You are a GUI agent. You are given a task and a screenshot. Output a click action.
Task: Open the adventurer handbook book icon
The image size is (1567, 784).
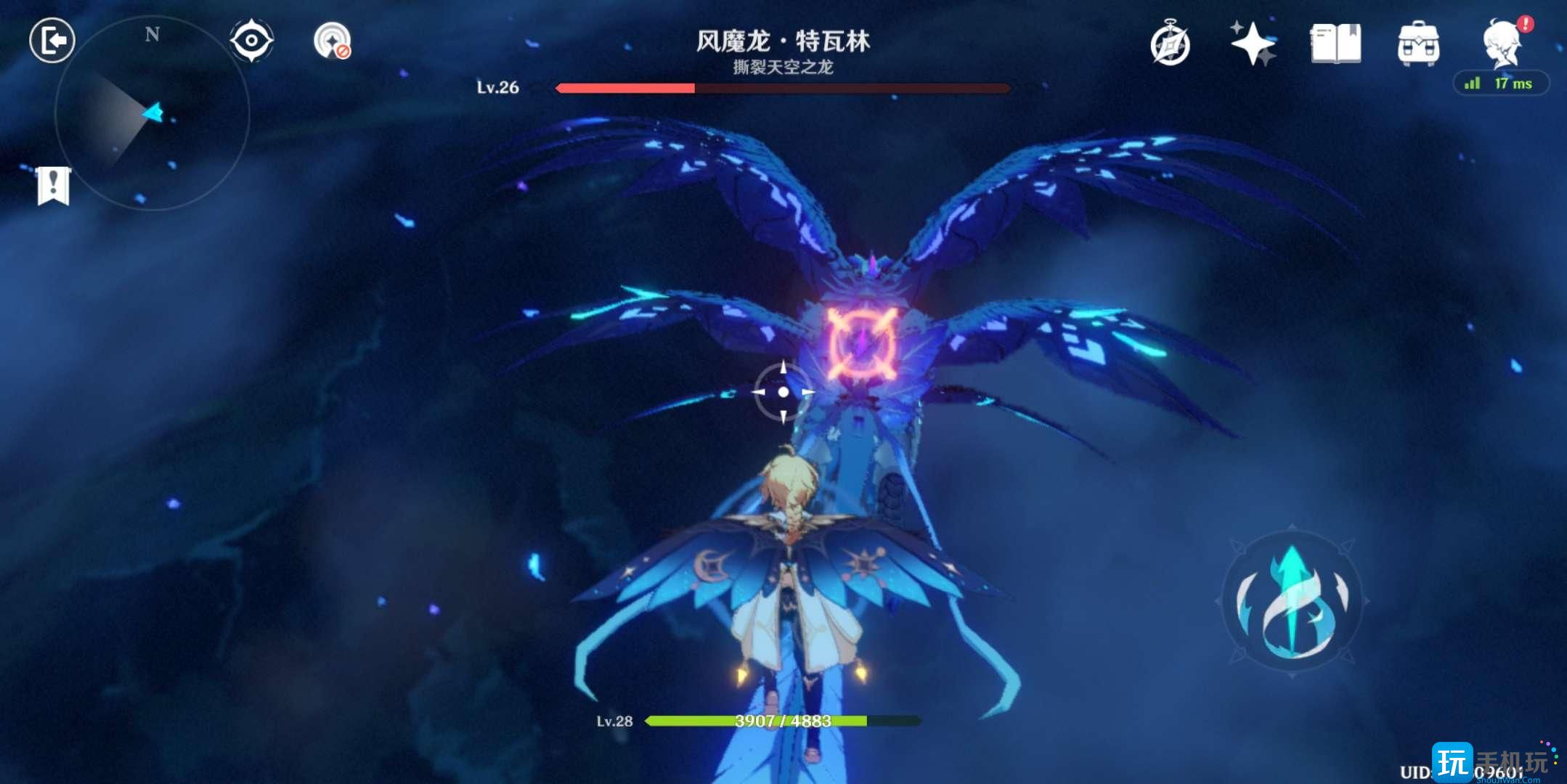click(x=1336, y=44)
